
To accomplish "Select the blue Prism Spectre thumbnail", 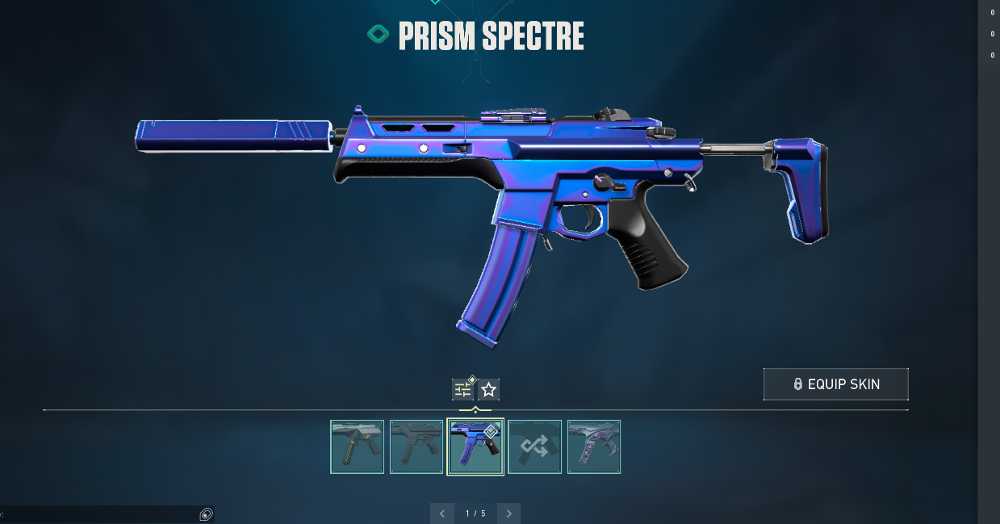I will click(x=475, y=446).
